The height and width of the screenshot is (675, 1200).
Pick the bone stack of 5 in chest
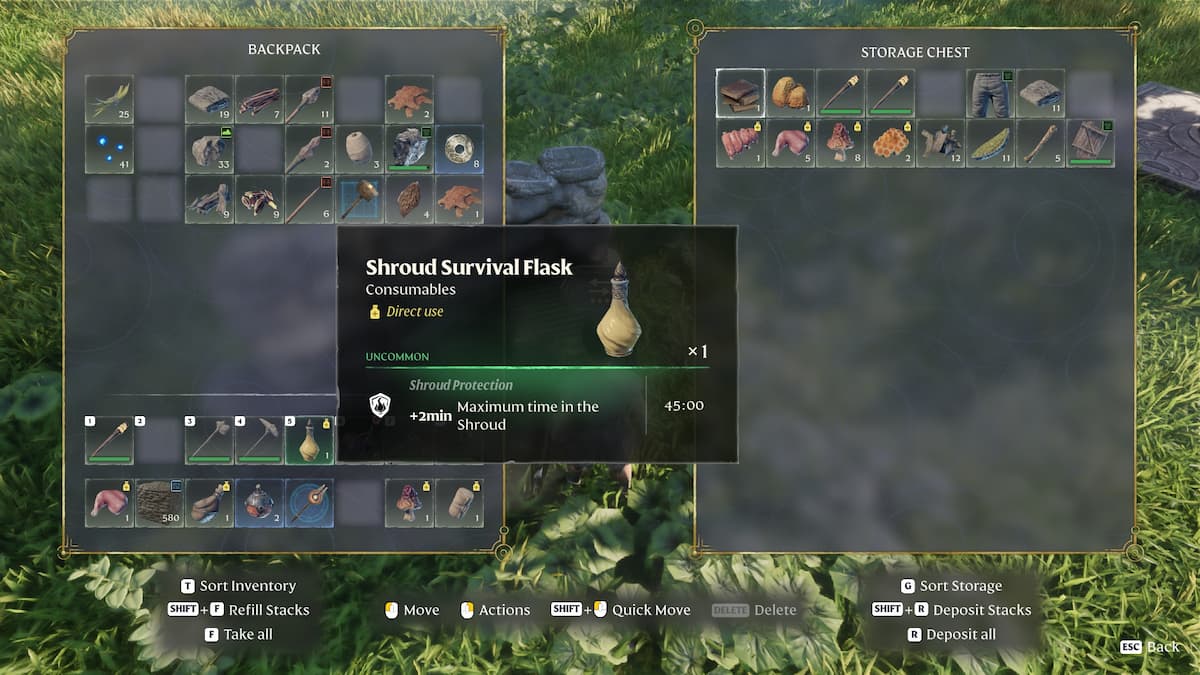pos(1041,143)
